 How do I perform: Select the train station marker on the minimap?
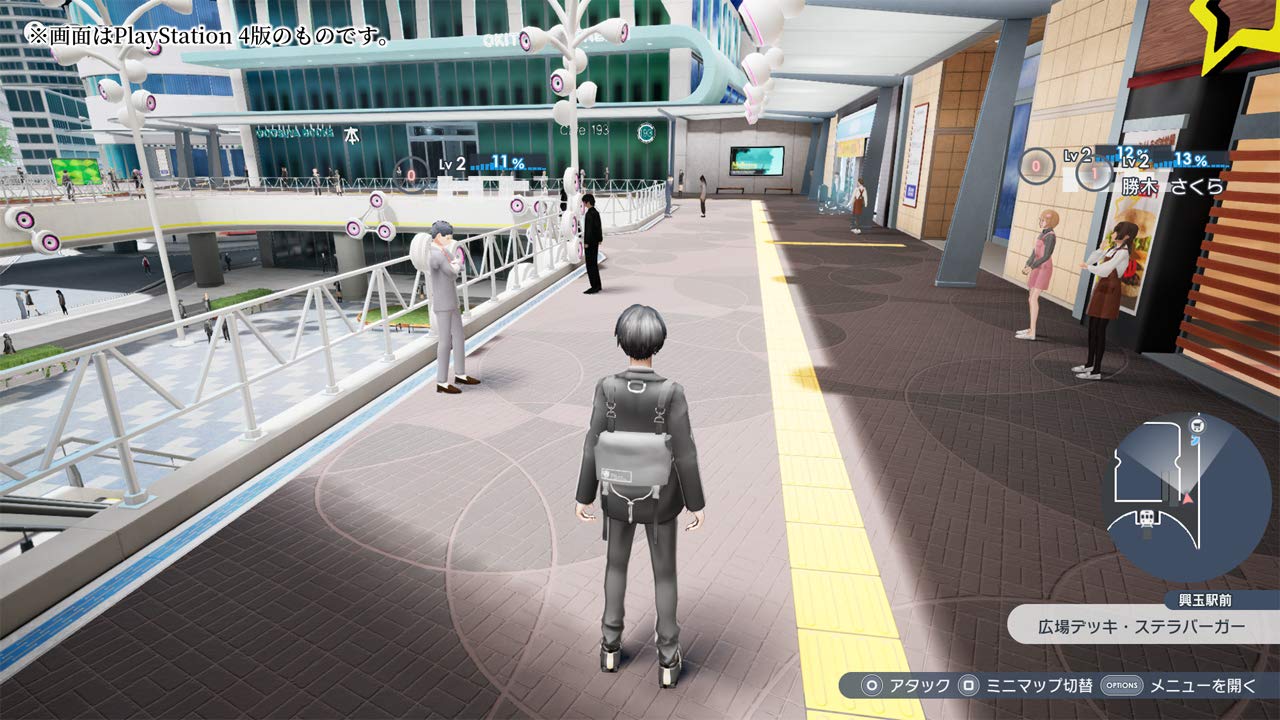pos(1146,518)
